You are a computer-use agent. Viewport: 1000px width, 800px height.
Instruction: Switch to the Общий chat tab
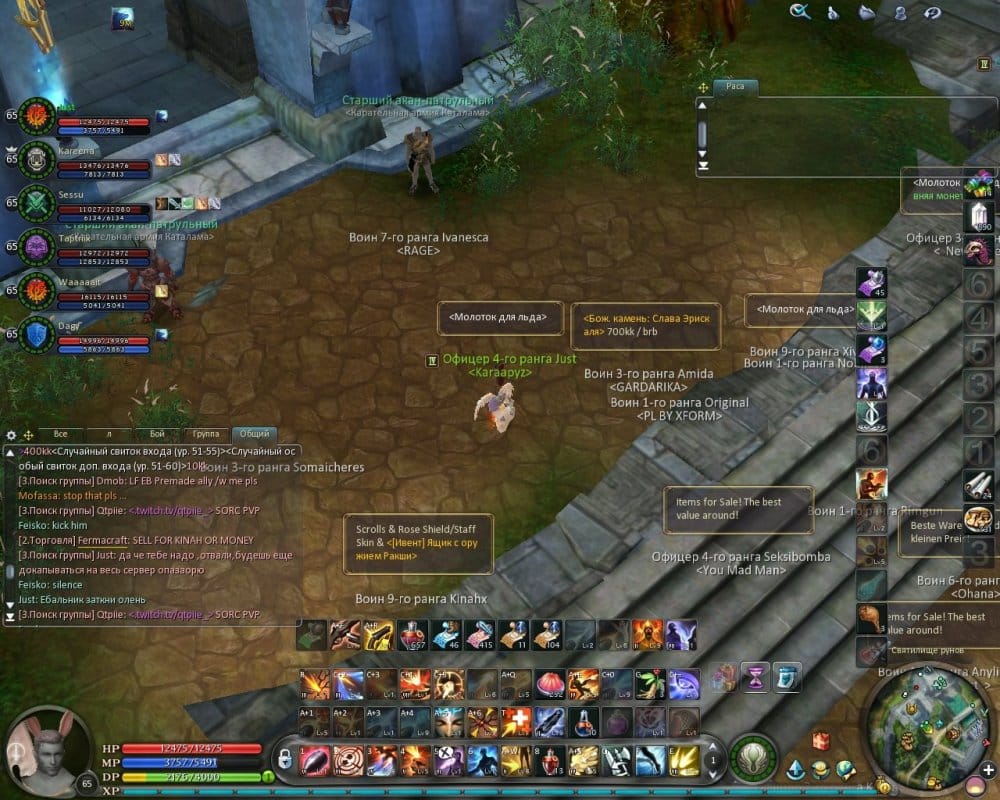254,434
